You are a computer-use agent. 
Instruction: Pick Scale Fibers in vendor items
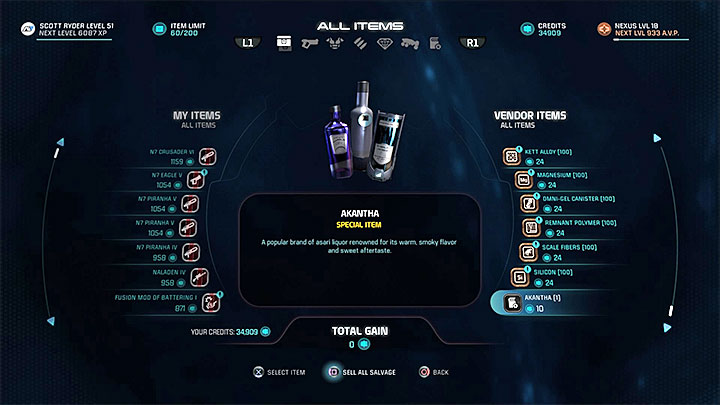coord(526,250)
